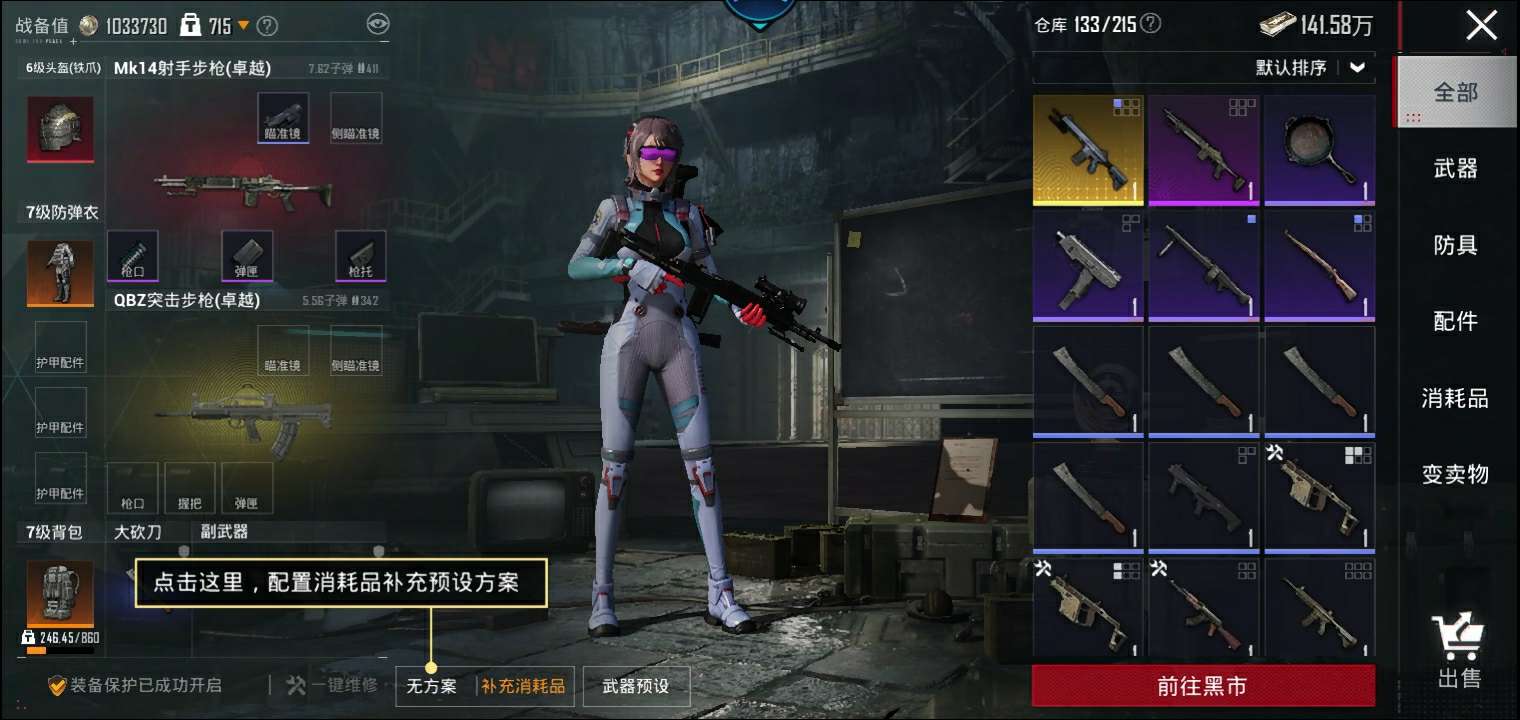Select the 变卖物 category tab
The image size is (1520, 720).
(x=1455, y=474)
